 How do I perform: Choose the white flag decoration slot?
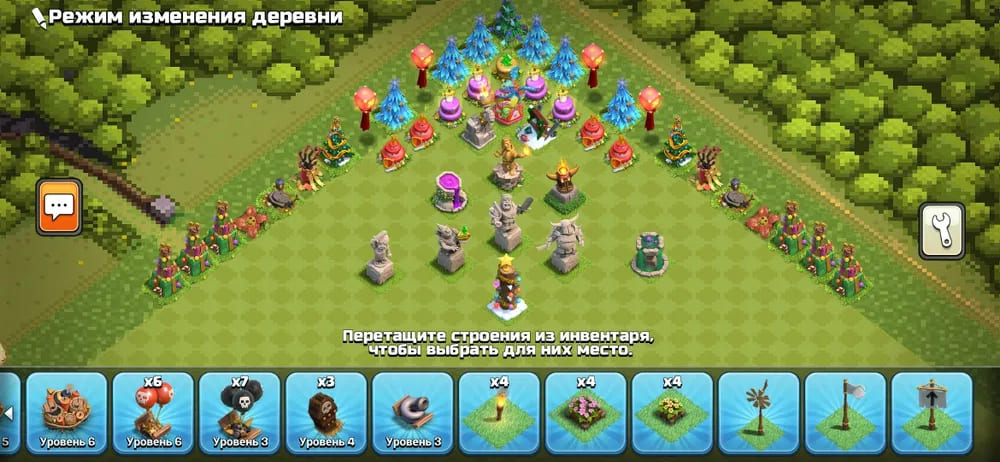[846, 412]
